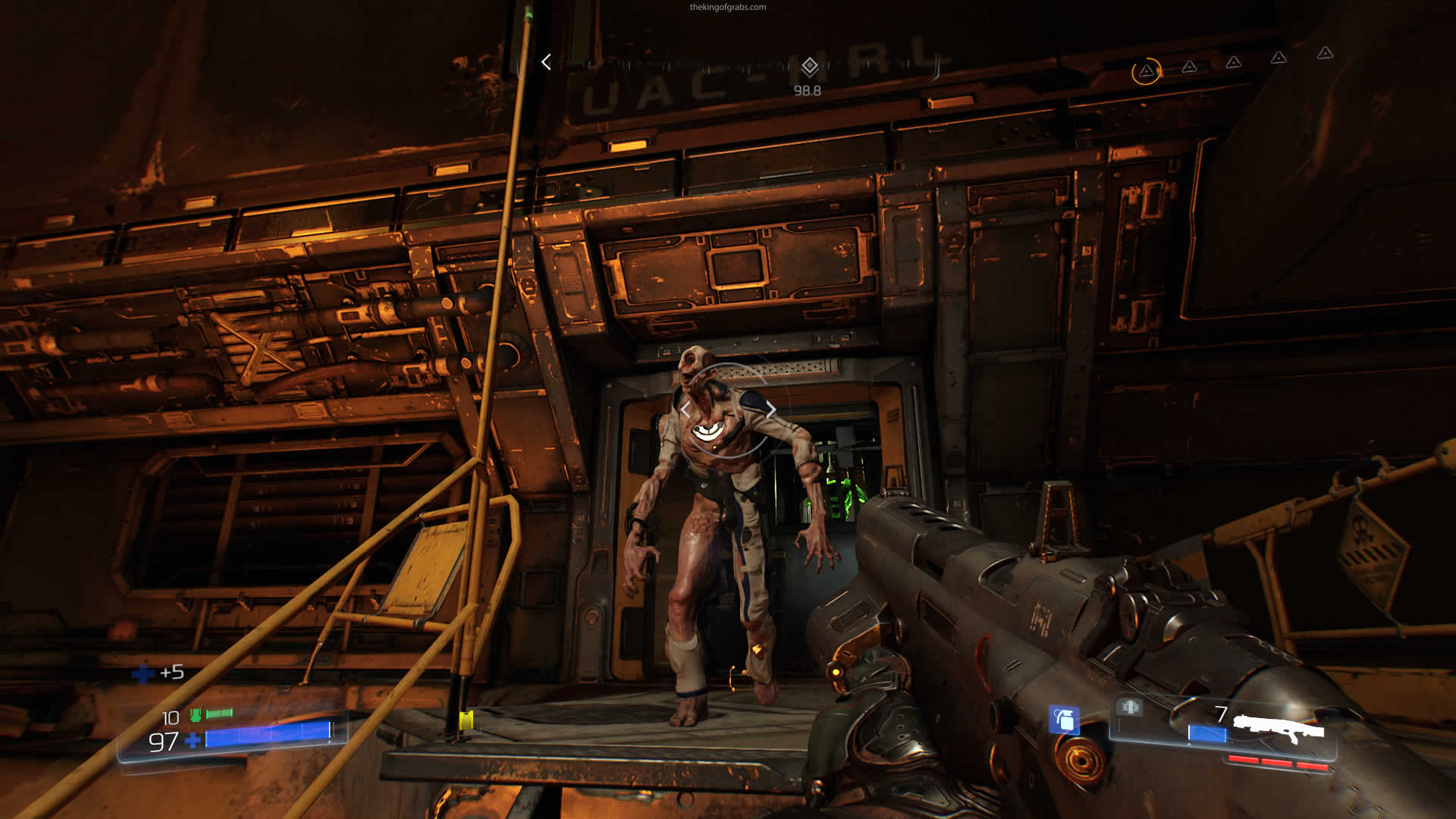Select the orange-circled challenge triangle
The width and height of the screenshot is (1456, 819).
click(1146, 71)
